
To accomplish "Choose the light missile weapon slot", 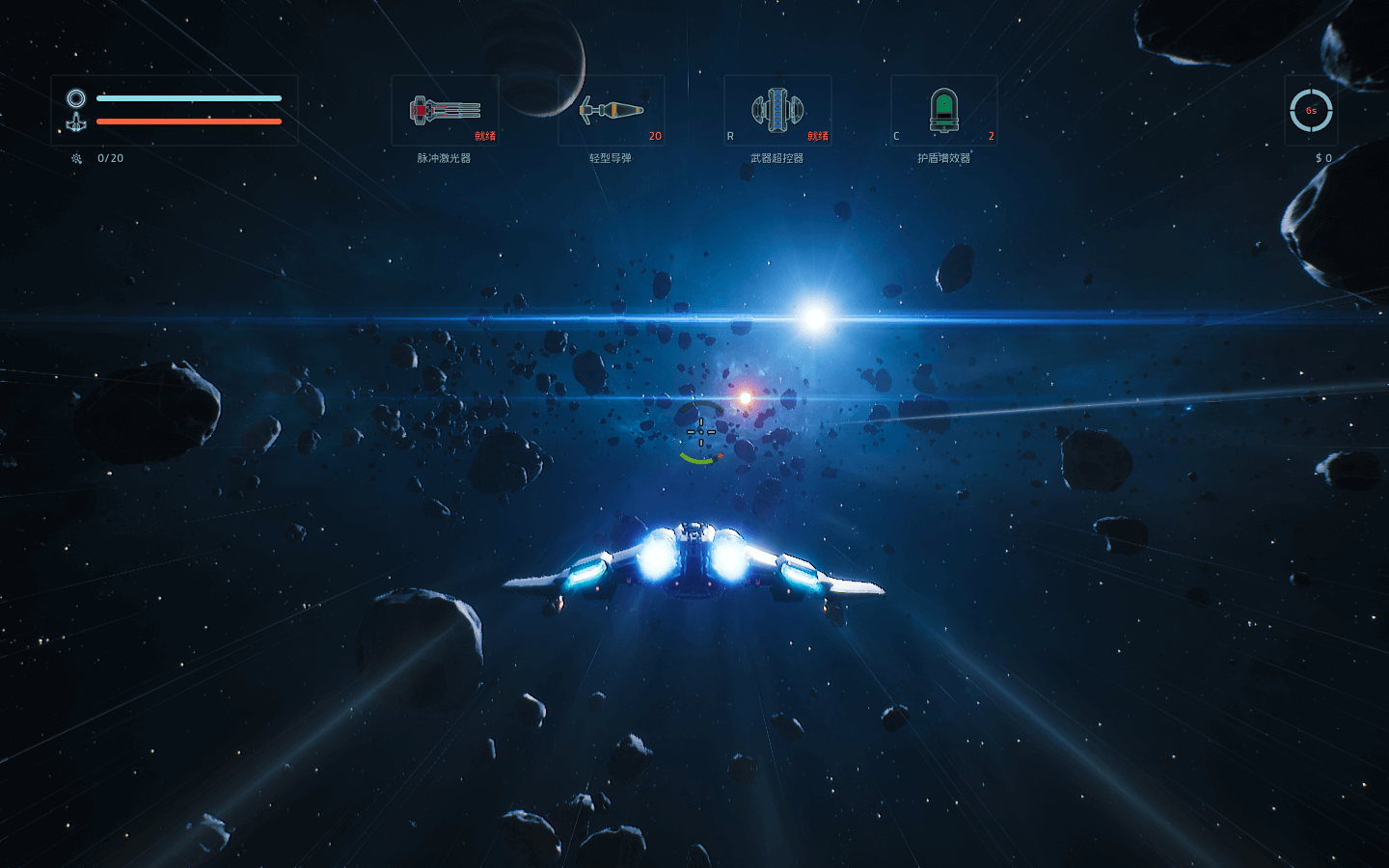I will coord(612,111).
